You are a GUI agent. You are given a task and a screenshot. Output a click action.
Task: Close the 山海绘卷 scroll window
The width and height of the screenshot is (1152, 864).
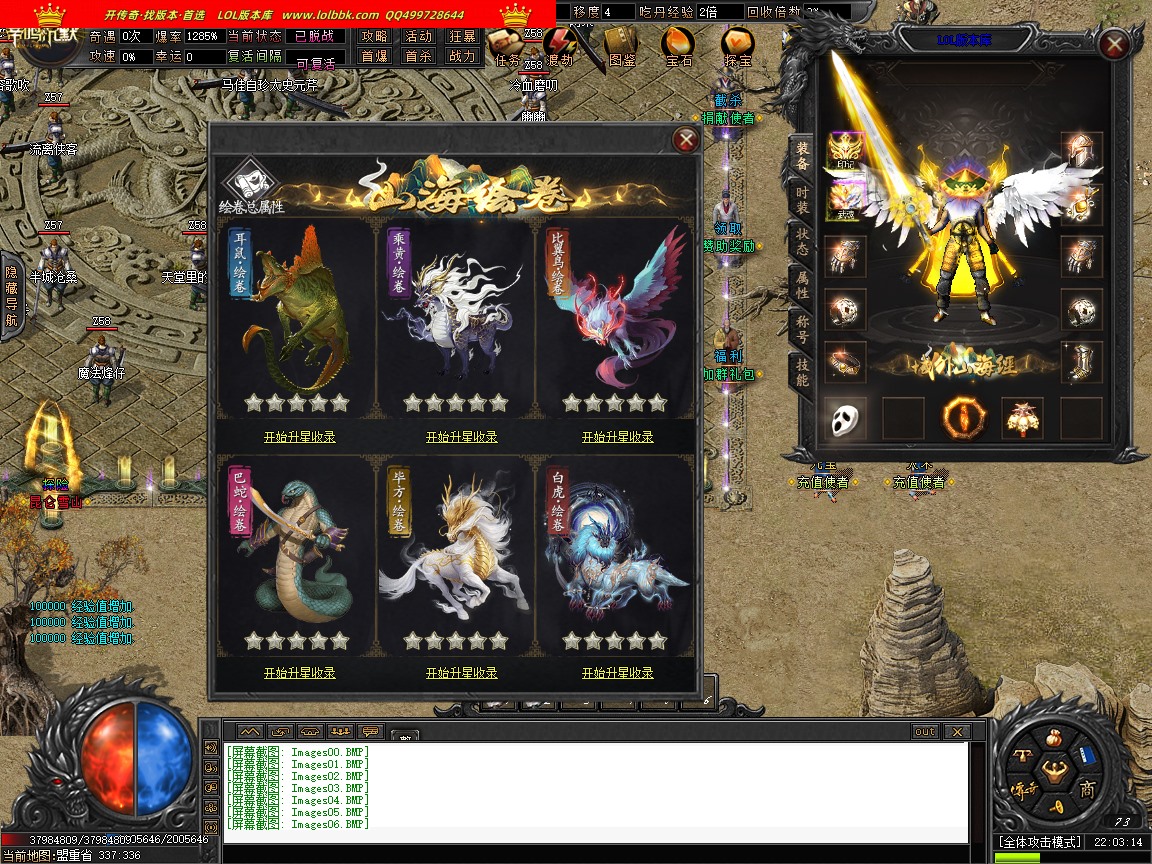pos(686,140)
